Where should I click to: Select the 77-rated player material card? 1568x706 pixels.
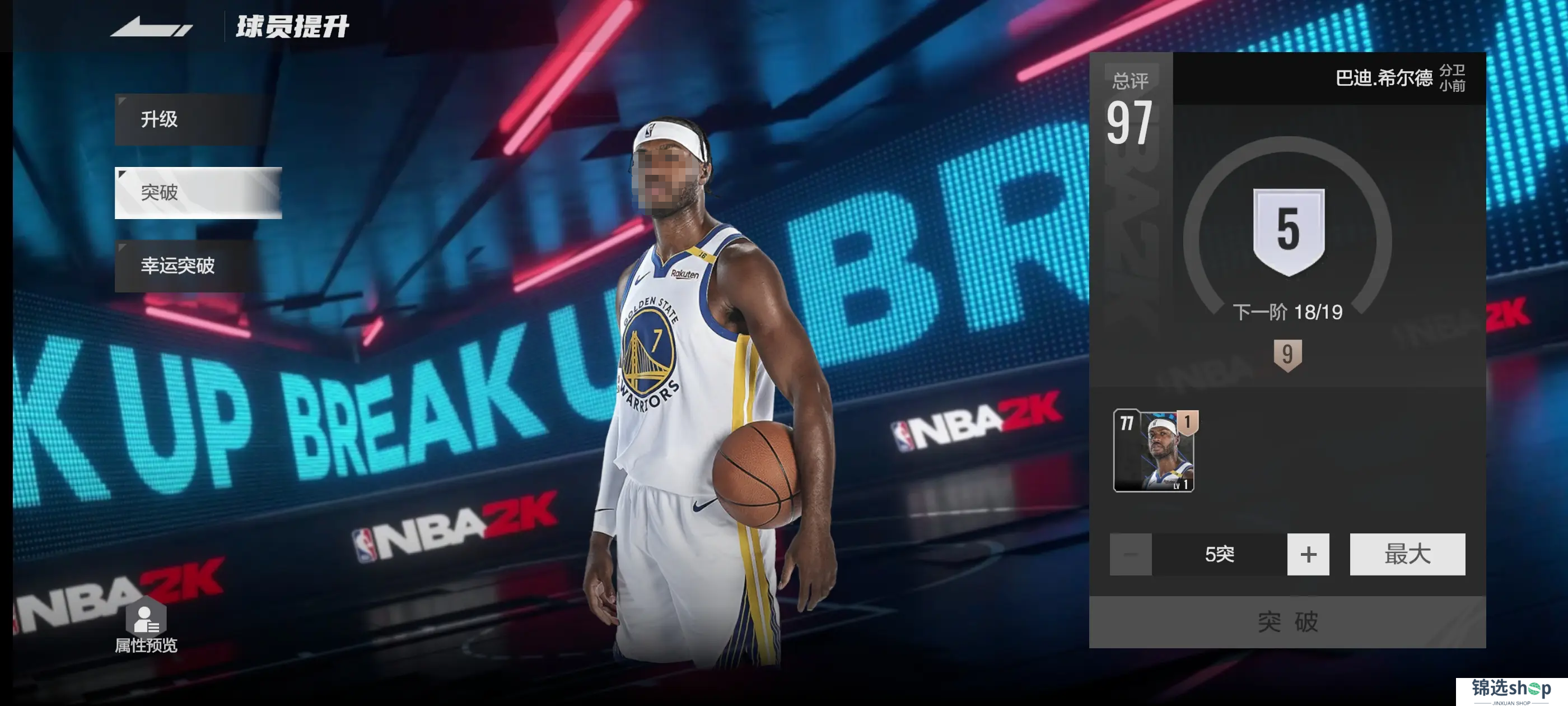pos(1154,450)
